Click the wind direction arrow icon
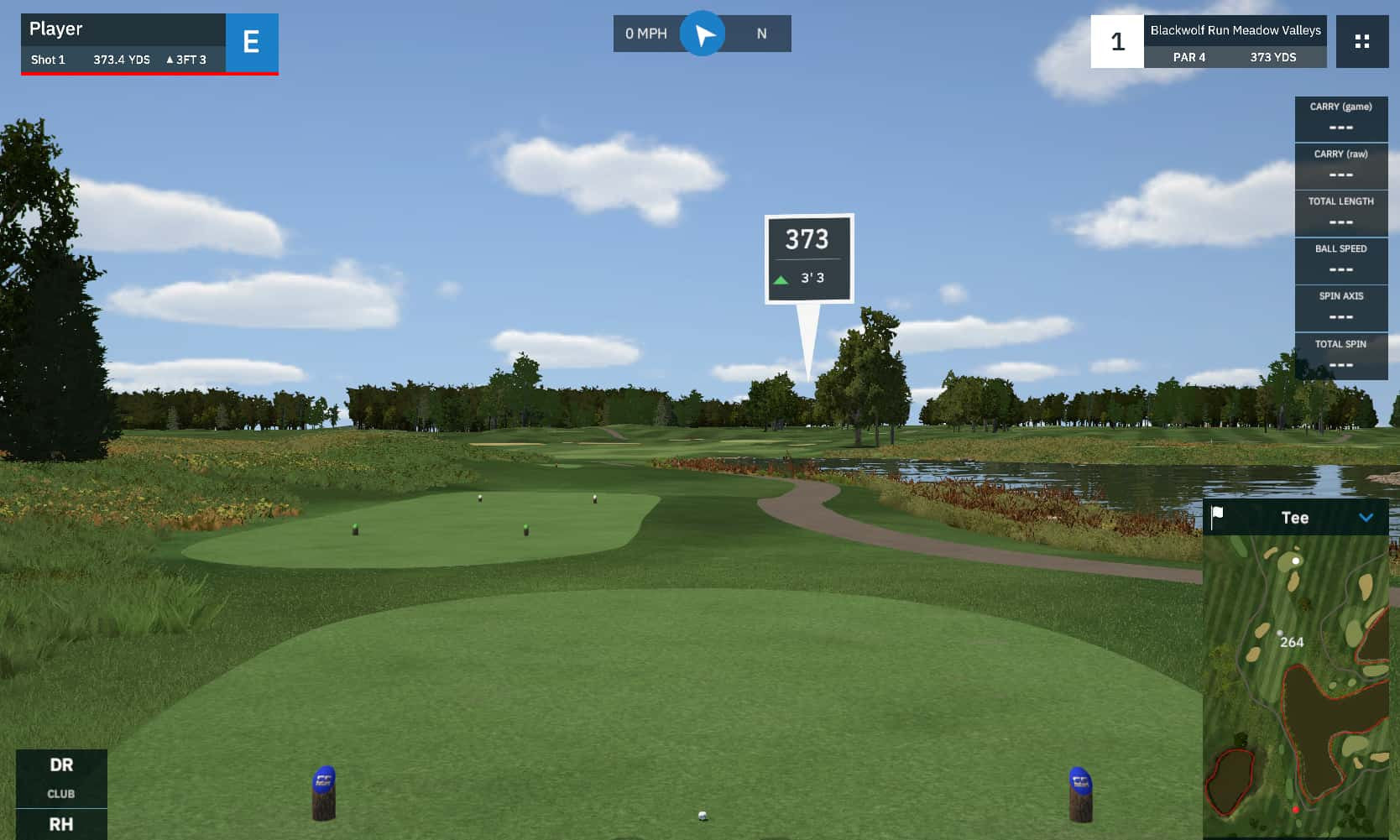The height and width of the screenshot is (840, 1400). [x=703, y=33]
